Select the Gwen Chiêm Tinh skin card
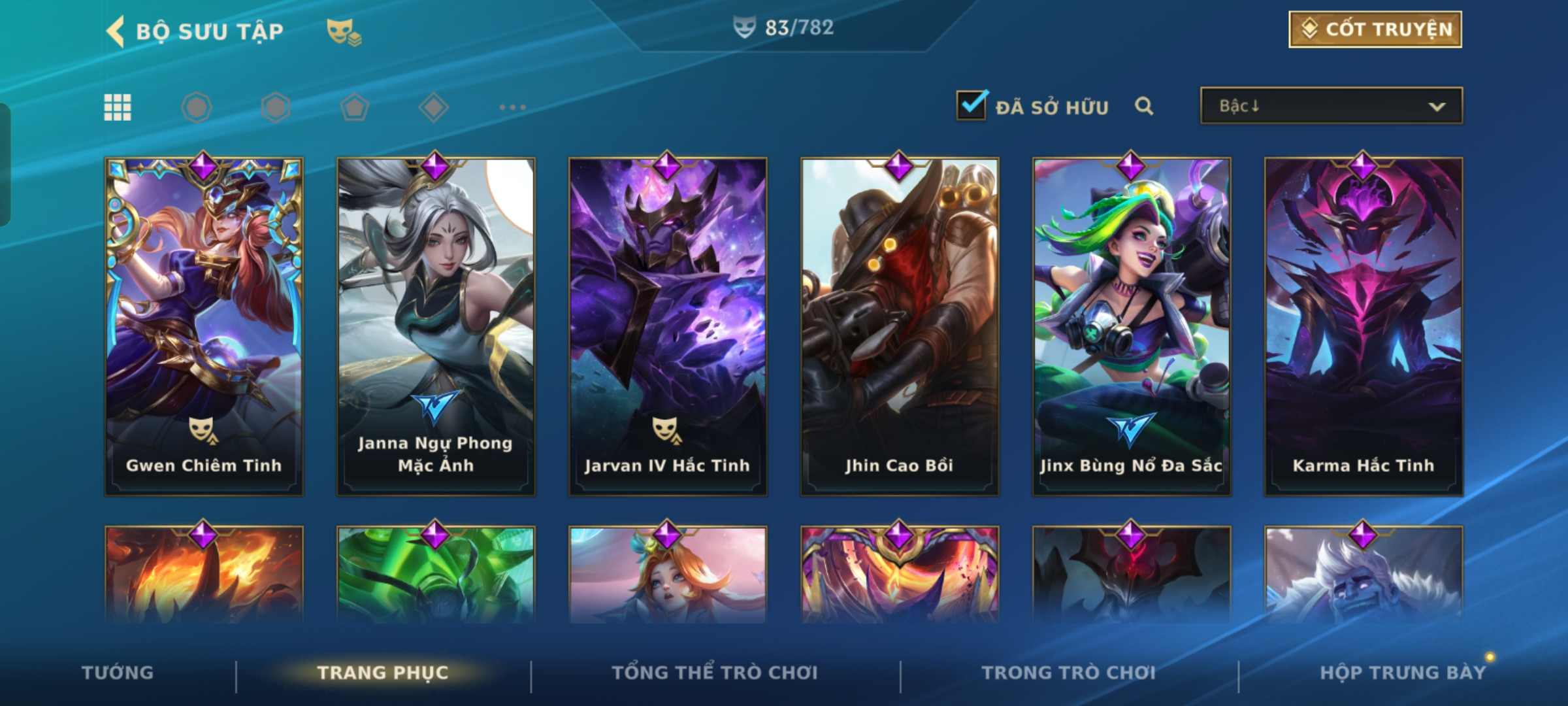This screenshot has width=1568, height=706. pos(204,327)
